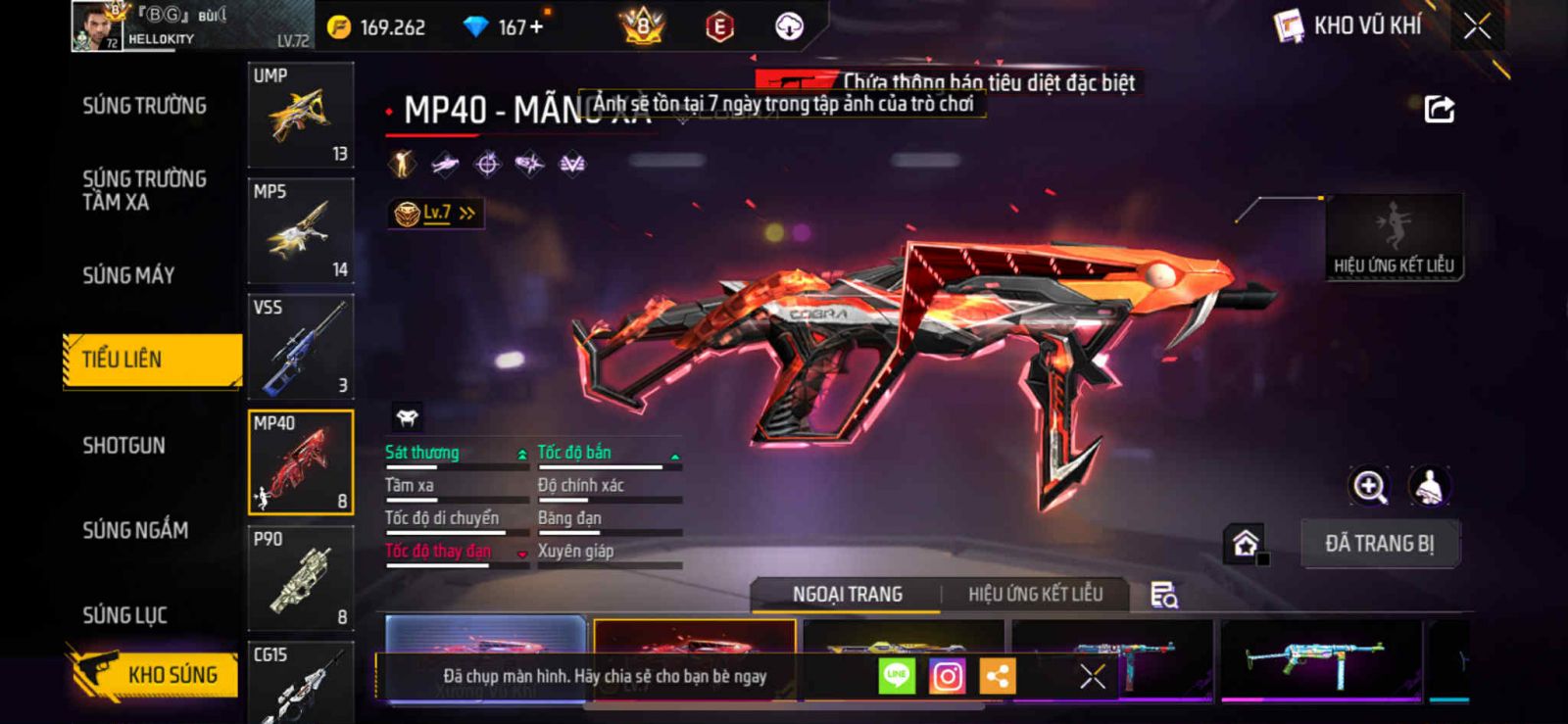
Task: Select the MP5 weapon thumbnail
Action: [300, 231]
